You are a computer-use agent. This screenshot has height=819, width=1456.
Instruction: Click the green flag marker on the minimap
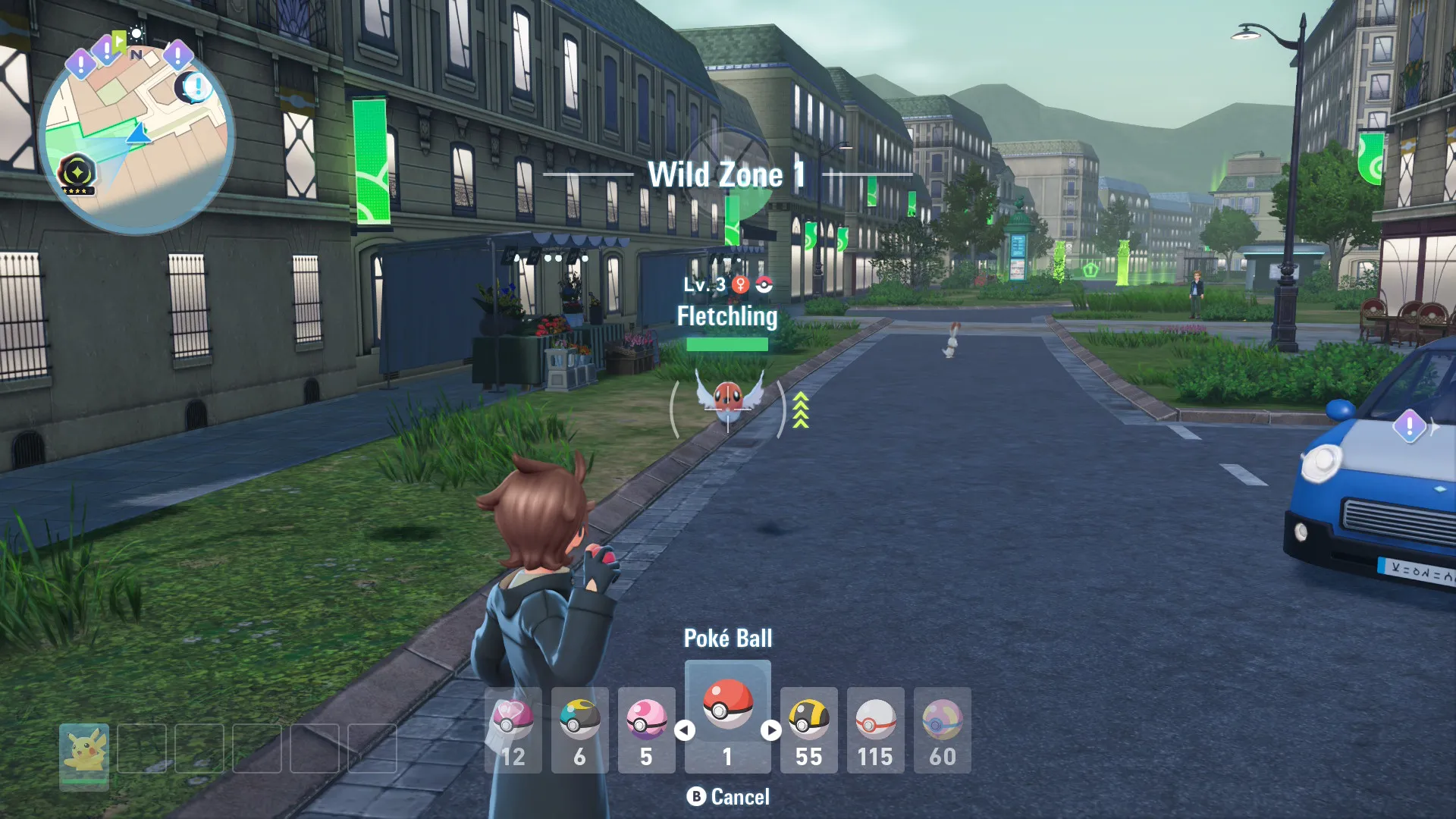(x=118, y=41)
